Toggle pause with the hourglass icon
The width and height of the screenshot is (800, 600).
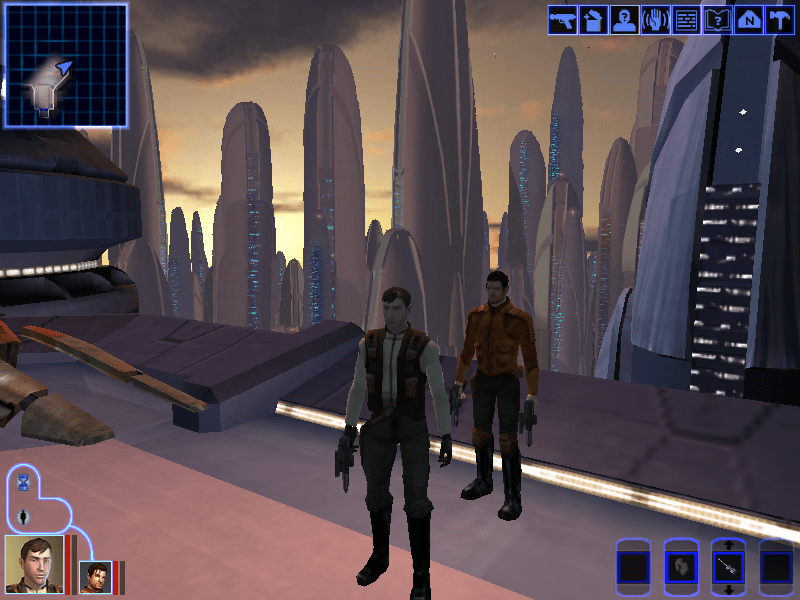(24, 484)
